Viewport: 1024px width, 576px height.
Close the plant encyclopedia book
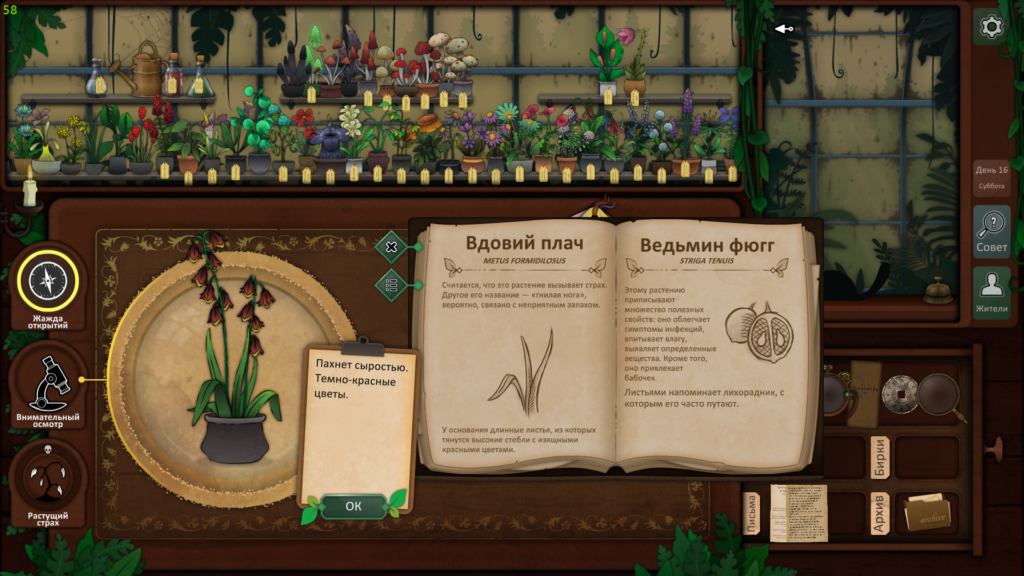[x=391, y=246]
